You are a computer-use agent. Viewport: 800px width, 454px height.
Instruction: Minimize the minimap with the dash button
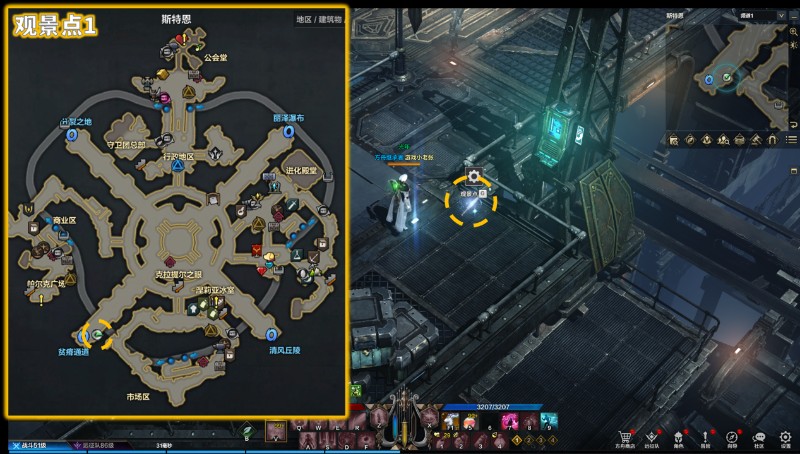(x=792, y=17)
